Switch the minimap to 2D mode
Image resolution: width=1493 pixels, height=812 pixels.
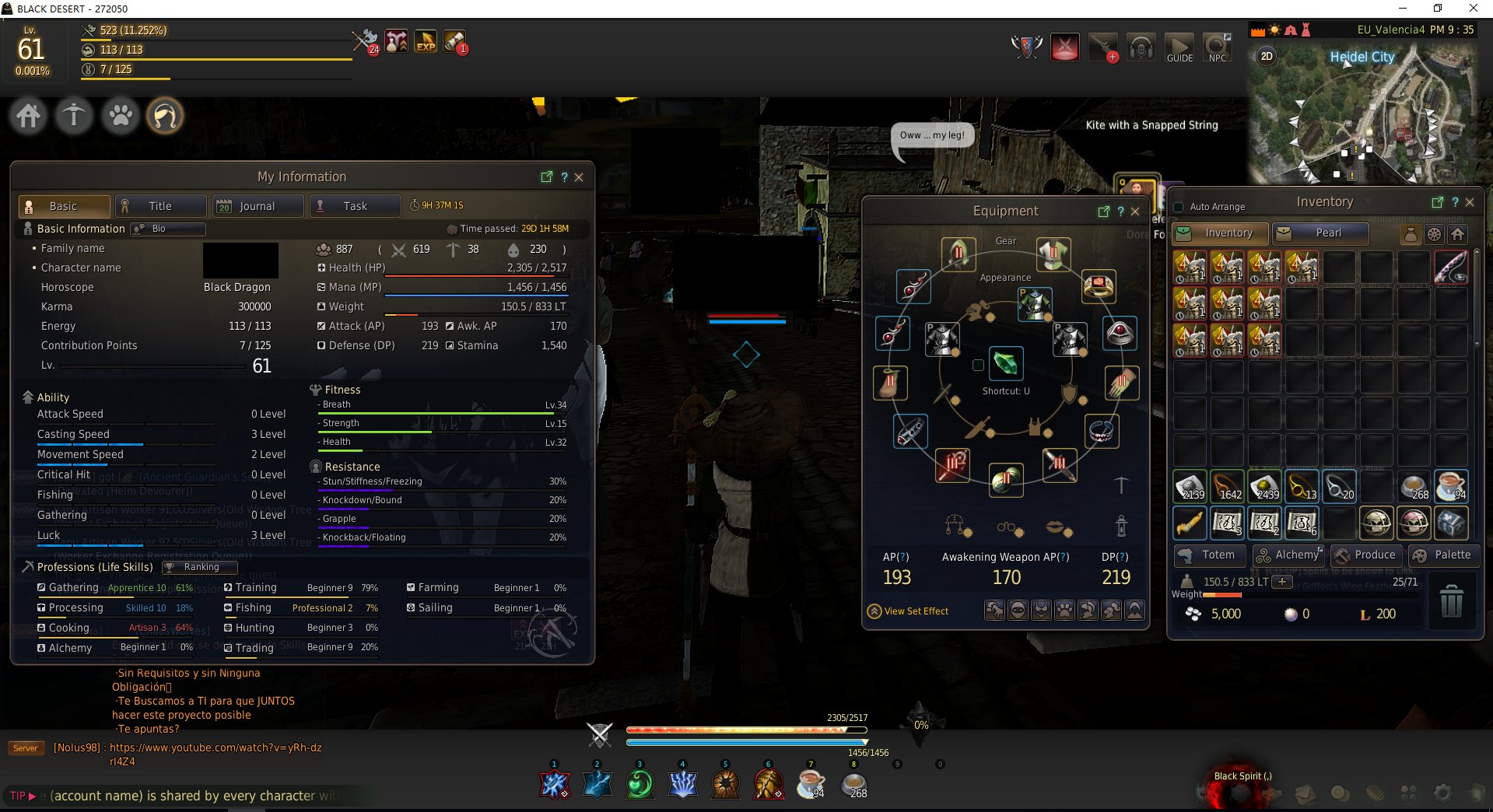coord(1267,56)
